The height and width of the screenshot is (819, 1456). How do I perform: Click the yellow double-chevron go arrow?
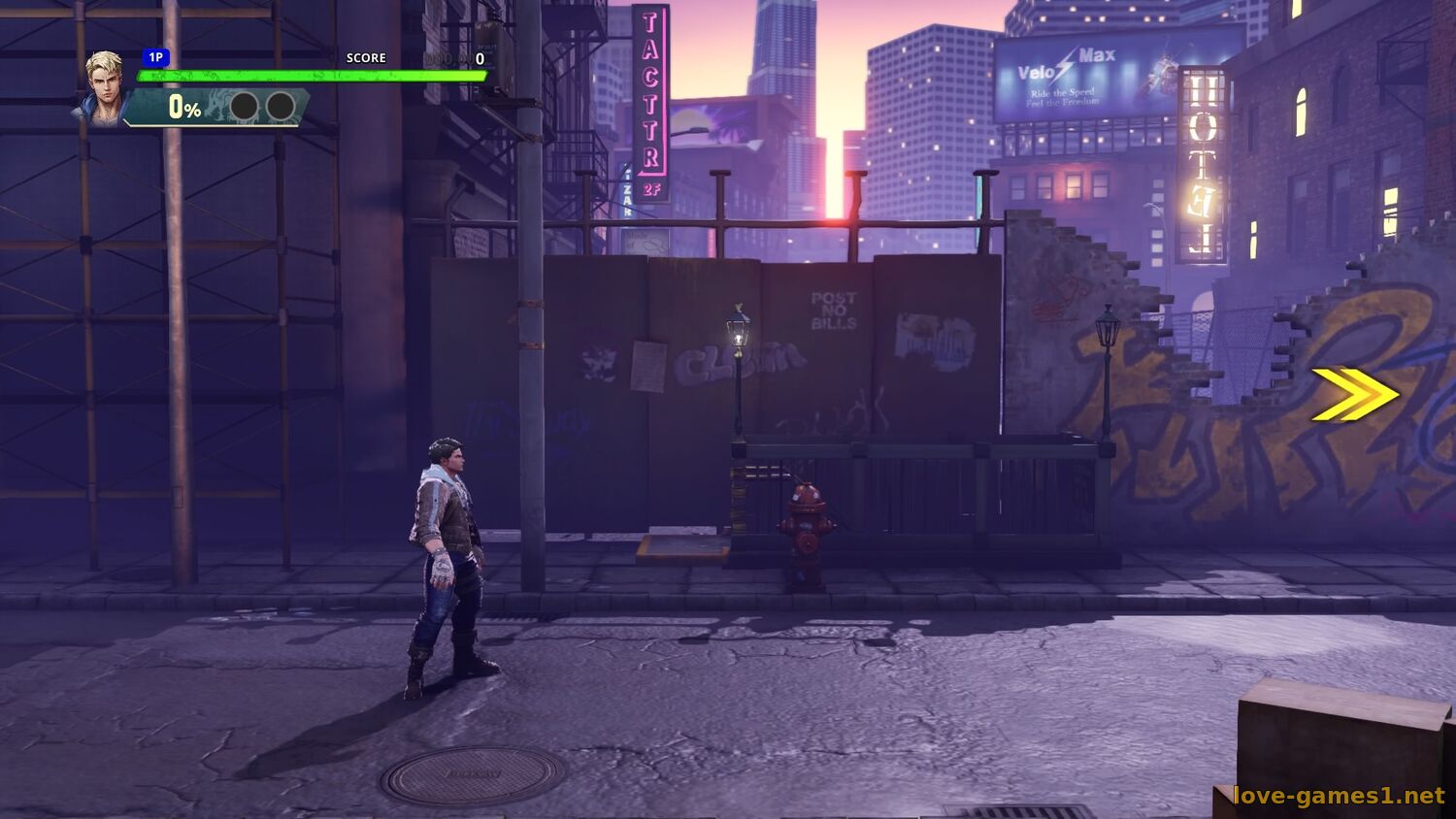coord(1354,395)
